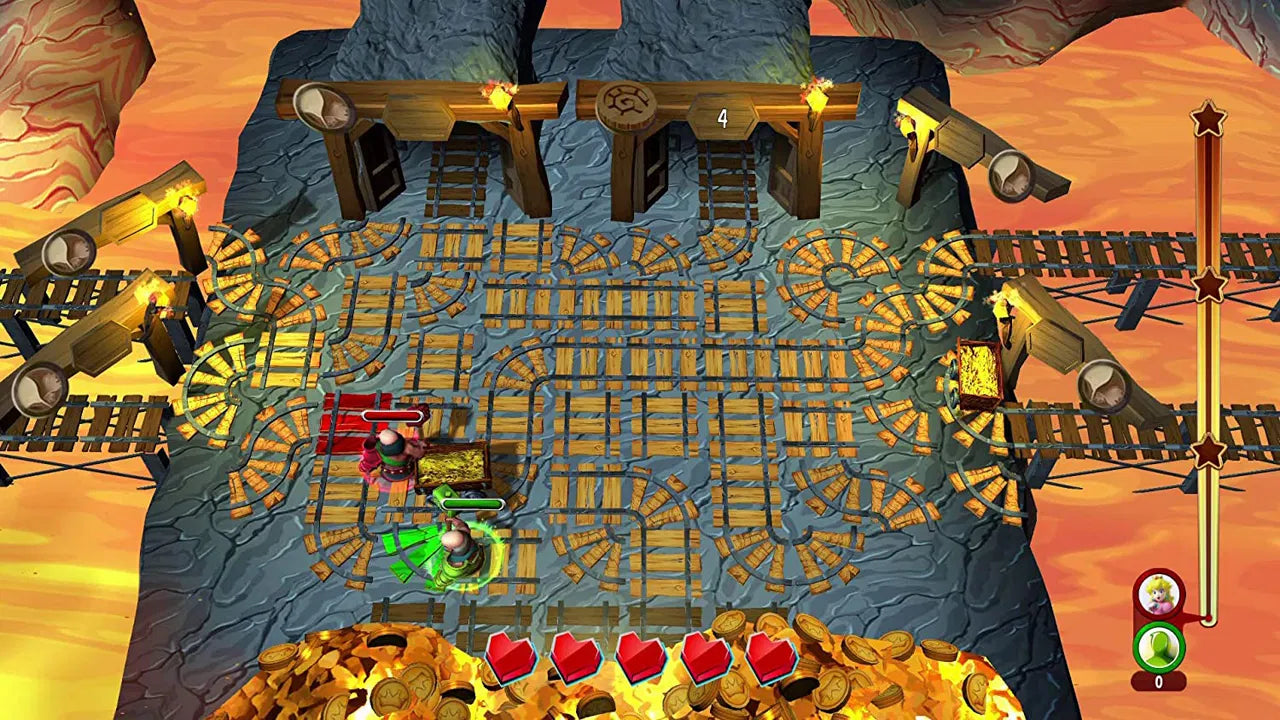Select the red highlighted track tile
Screen dimensions: 1280x720
[350, 426]
